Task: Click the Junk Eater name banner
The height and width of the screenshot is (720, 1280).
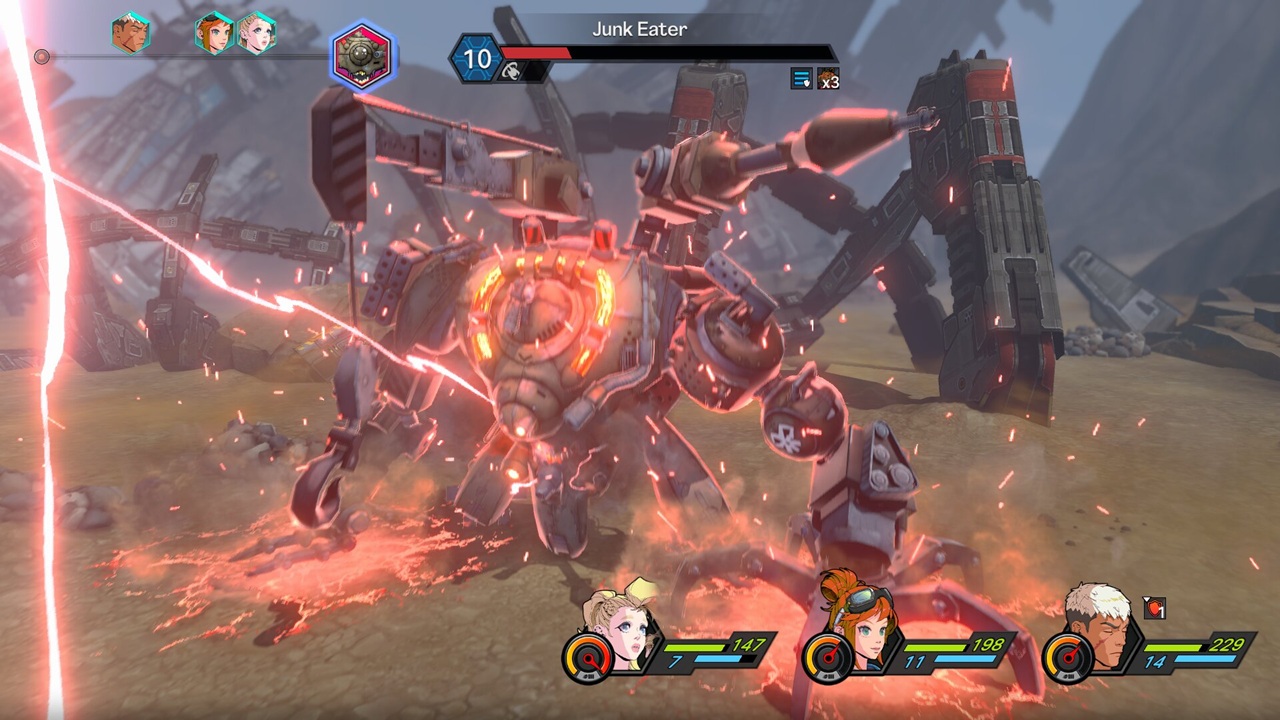Action: [640, 29]
